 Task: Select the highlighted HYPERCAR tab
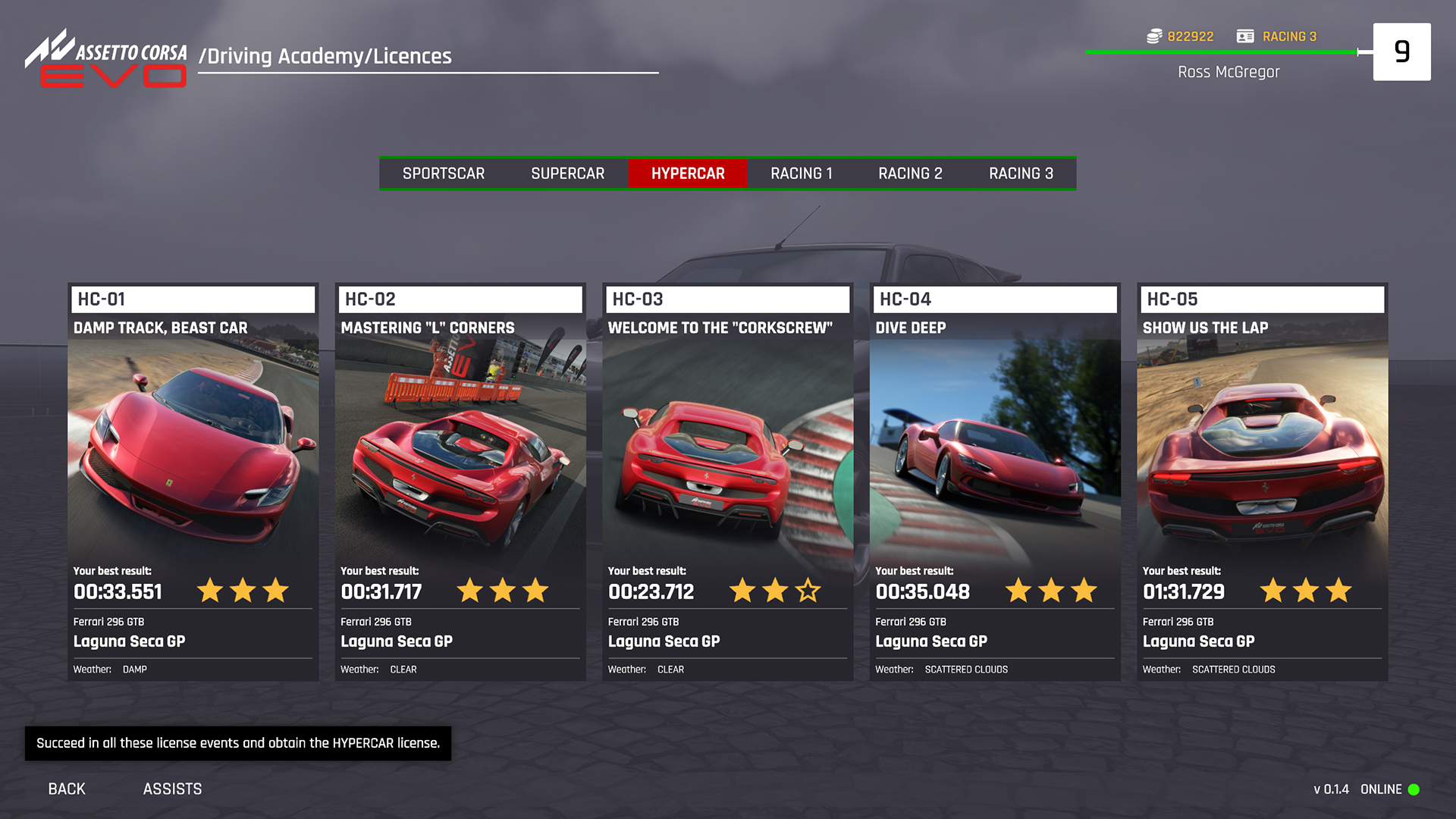[x=688, y=173]
